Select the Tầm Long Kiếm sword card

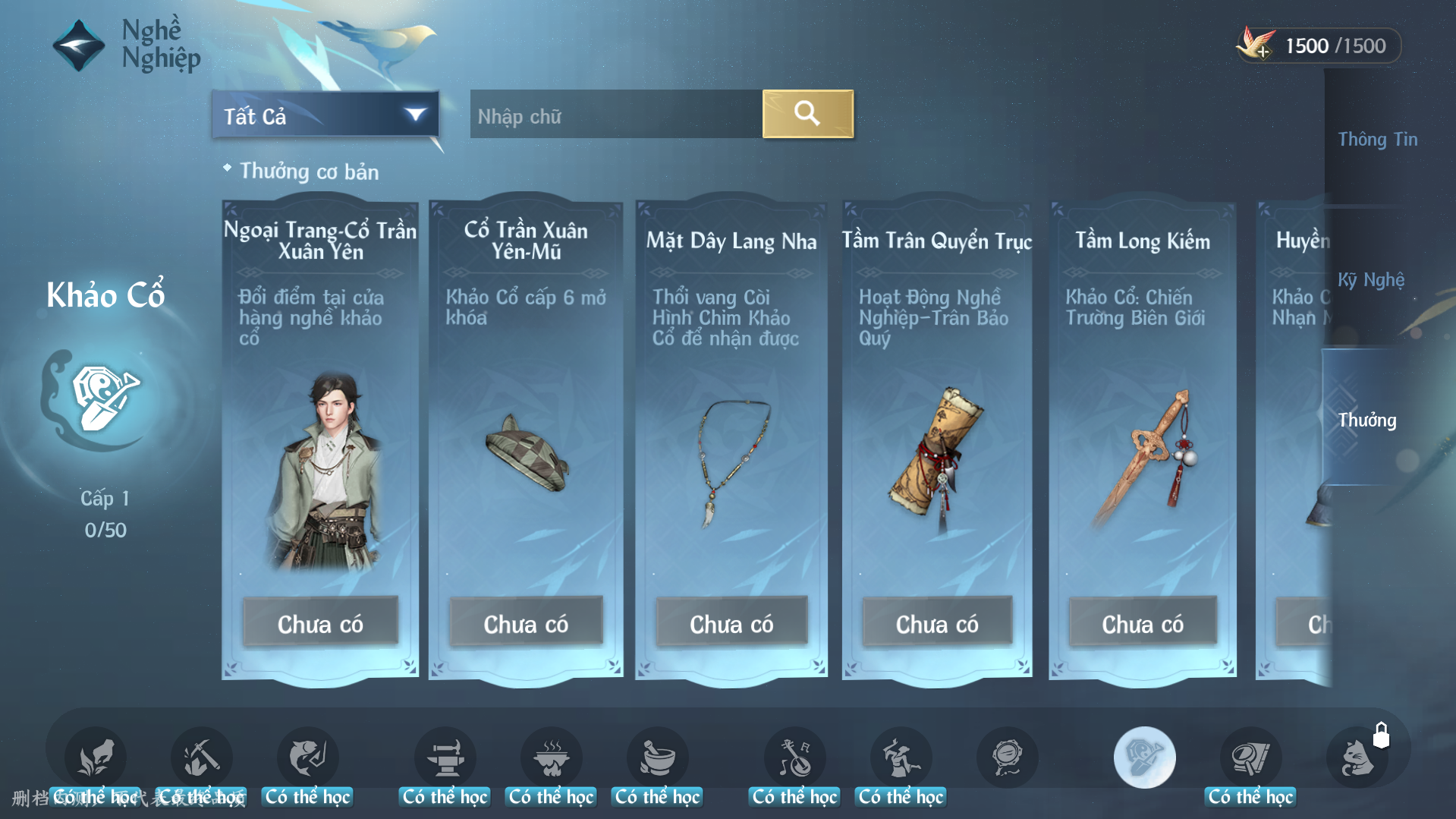pos(1143,440)
